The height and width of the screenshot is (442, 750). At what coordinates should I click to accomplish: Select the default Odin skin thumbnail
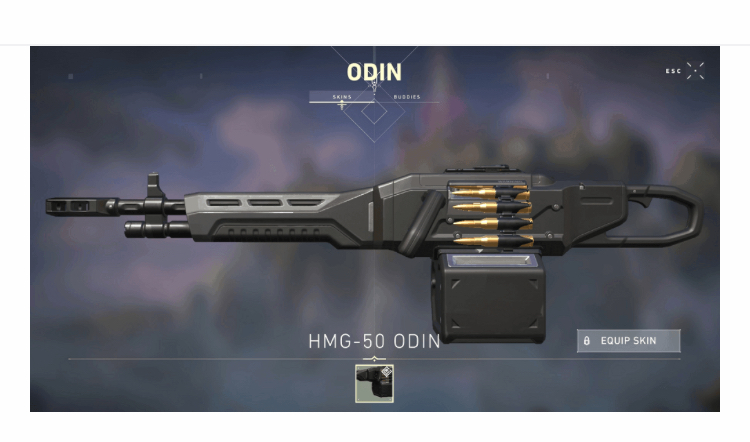pos(374,384)
